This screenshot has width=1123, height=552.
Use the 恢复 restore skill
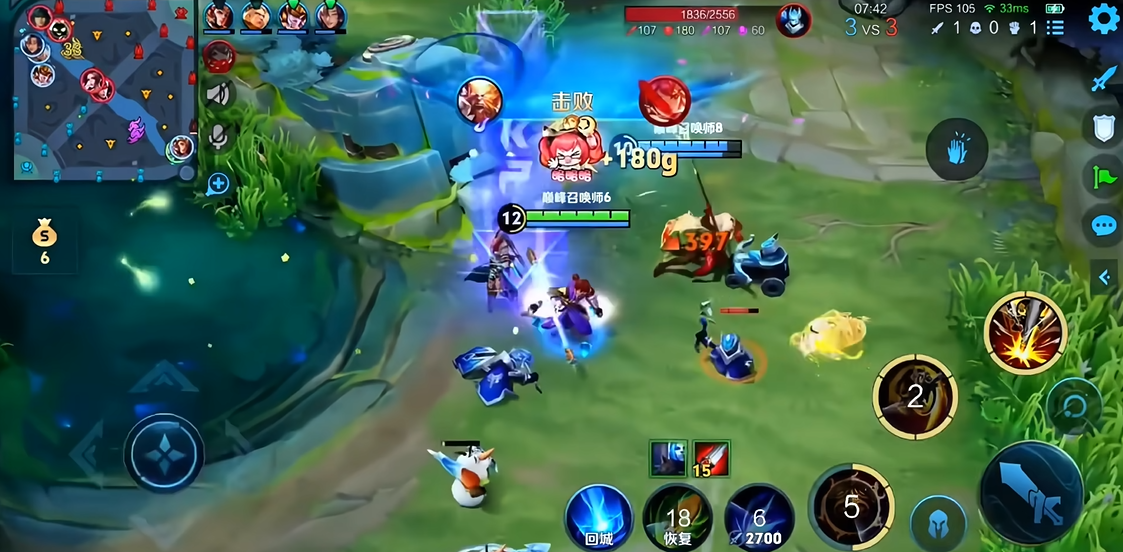pyautogui.click(x=677, y=518)
